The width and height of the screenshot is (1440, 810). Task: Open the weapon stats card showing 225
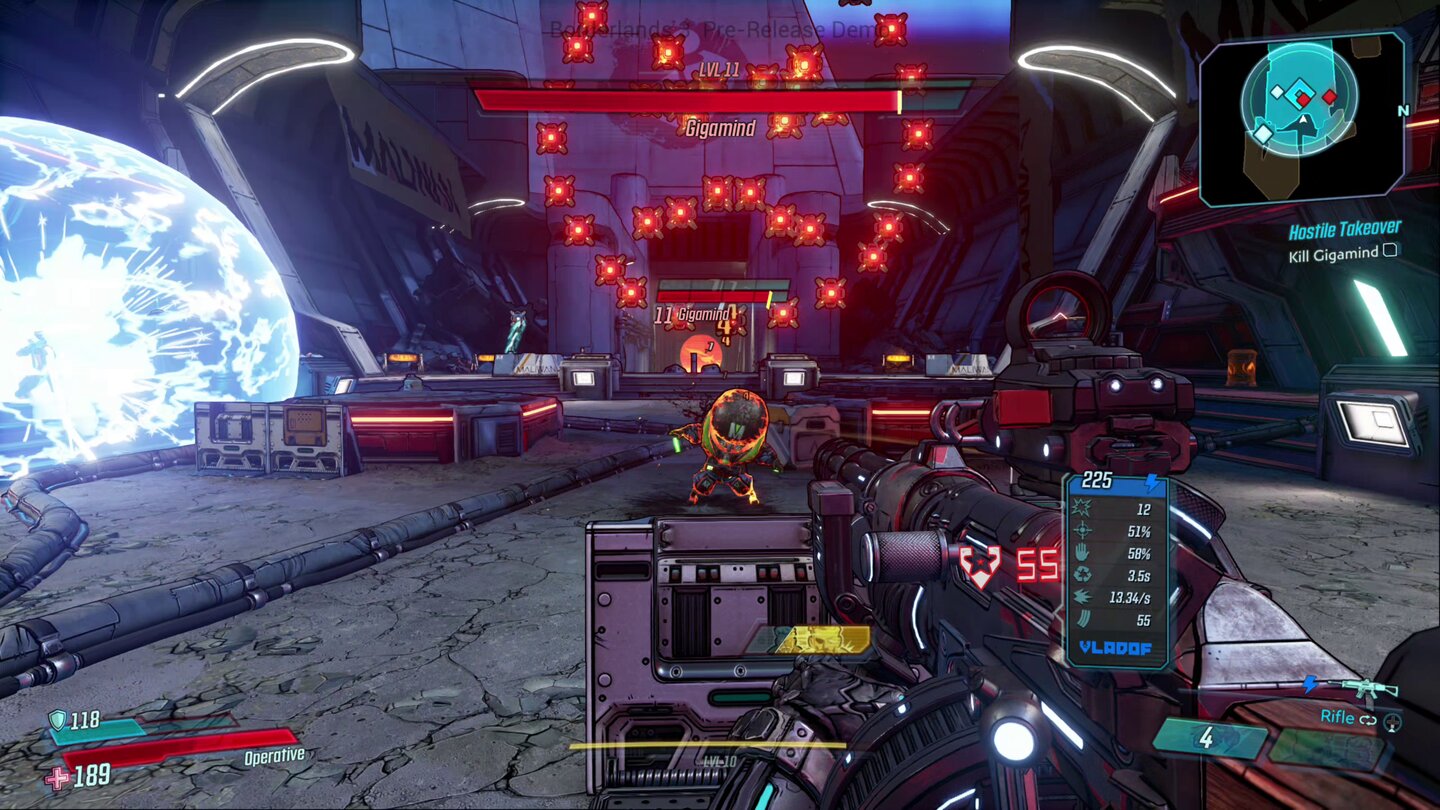(1096, 481)
